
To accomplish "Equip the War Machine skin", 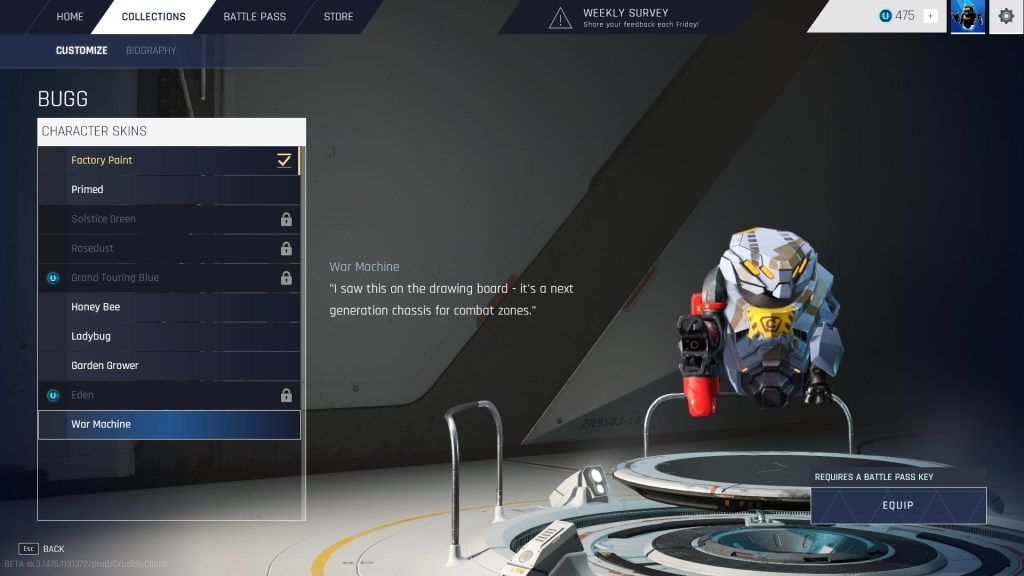I will coord(897,505).
